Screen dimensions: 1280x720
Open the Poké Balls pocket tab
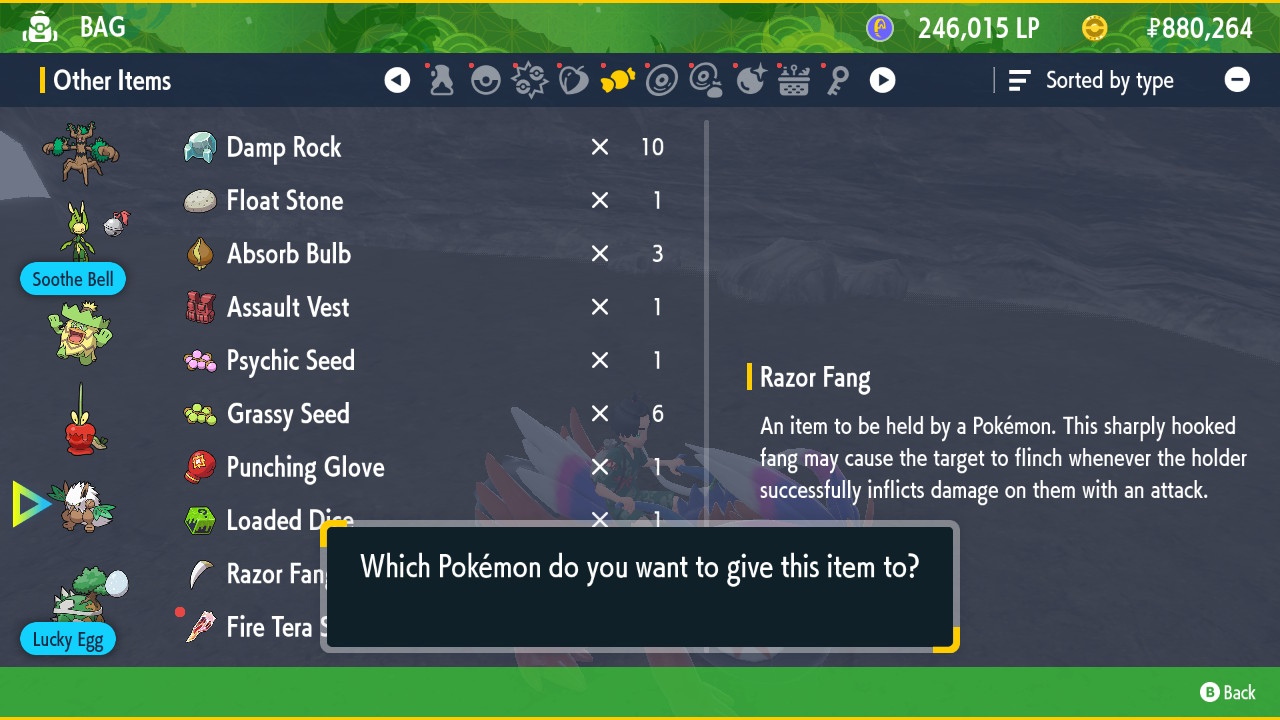pyautogui.click(x=486, y=81)
